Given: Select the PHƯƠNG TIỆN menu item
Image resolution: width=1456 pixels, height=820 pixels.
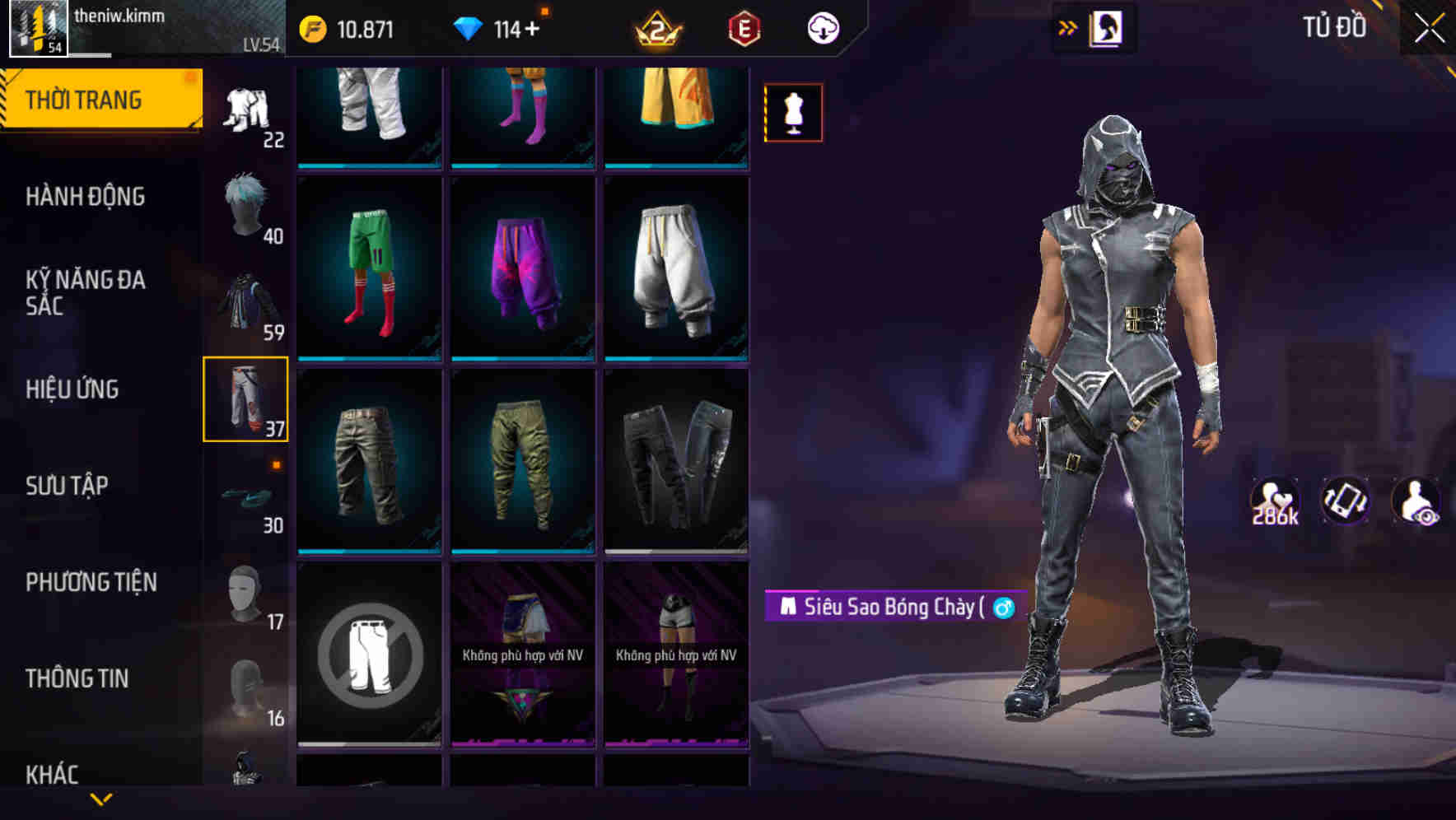Looking at the screenshot, I should pos(91,582).
